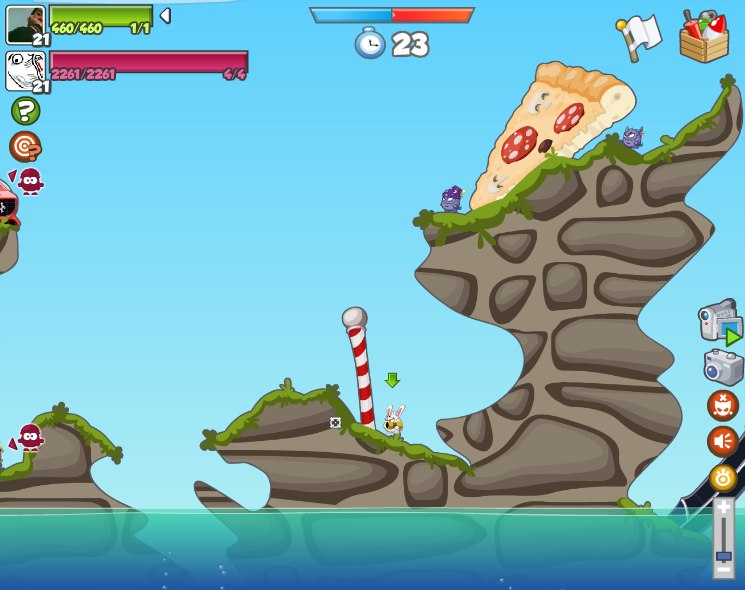Open the video camera replay button
This screenshot has width=745, height=590.
pyautogui.click(x=719, y=322)
